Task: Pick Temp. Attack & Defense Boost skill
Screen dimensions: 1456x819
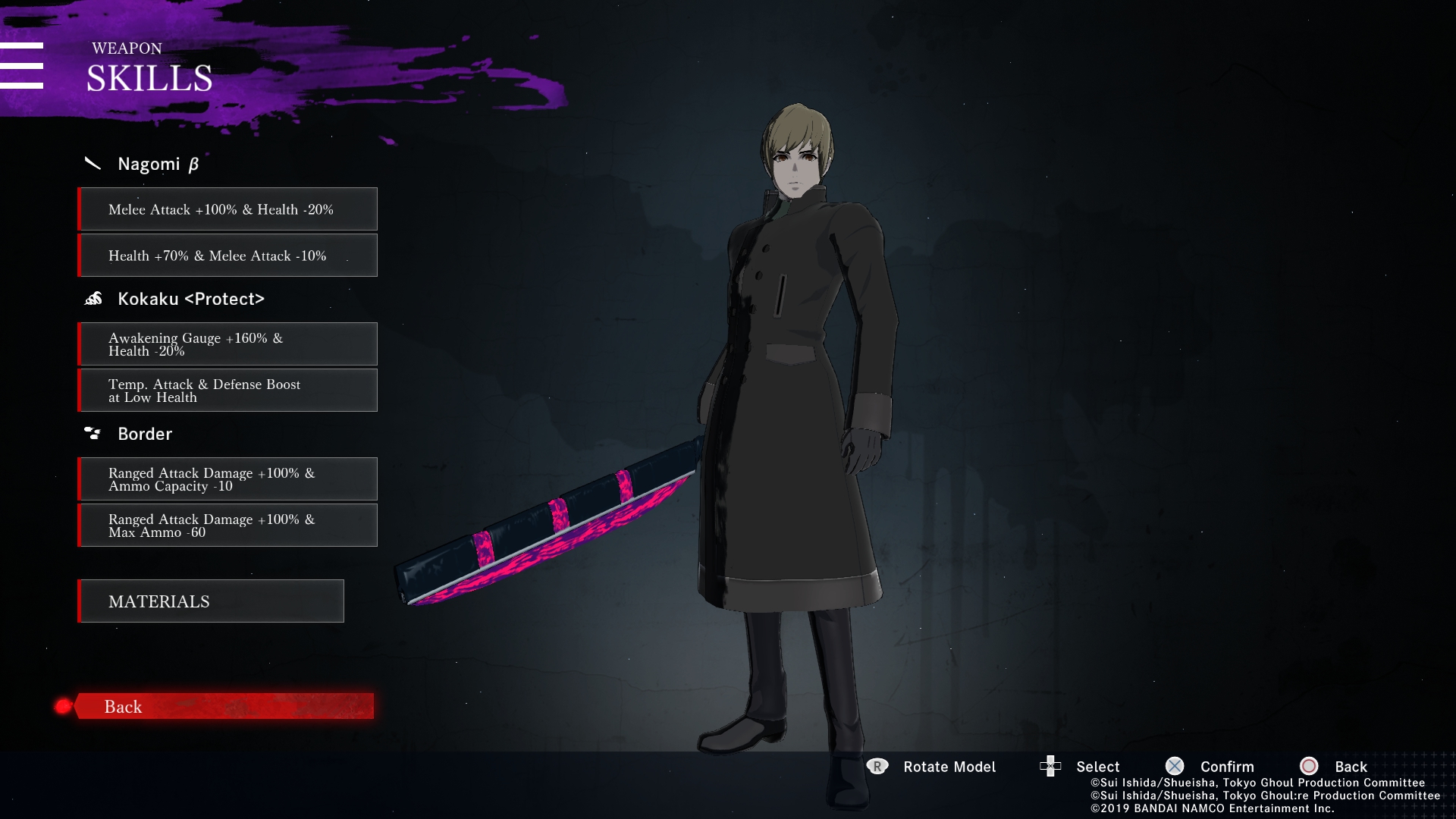Action: 227,391
